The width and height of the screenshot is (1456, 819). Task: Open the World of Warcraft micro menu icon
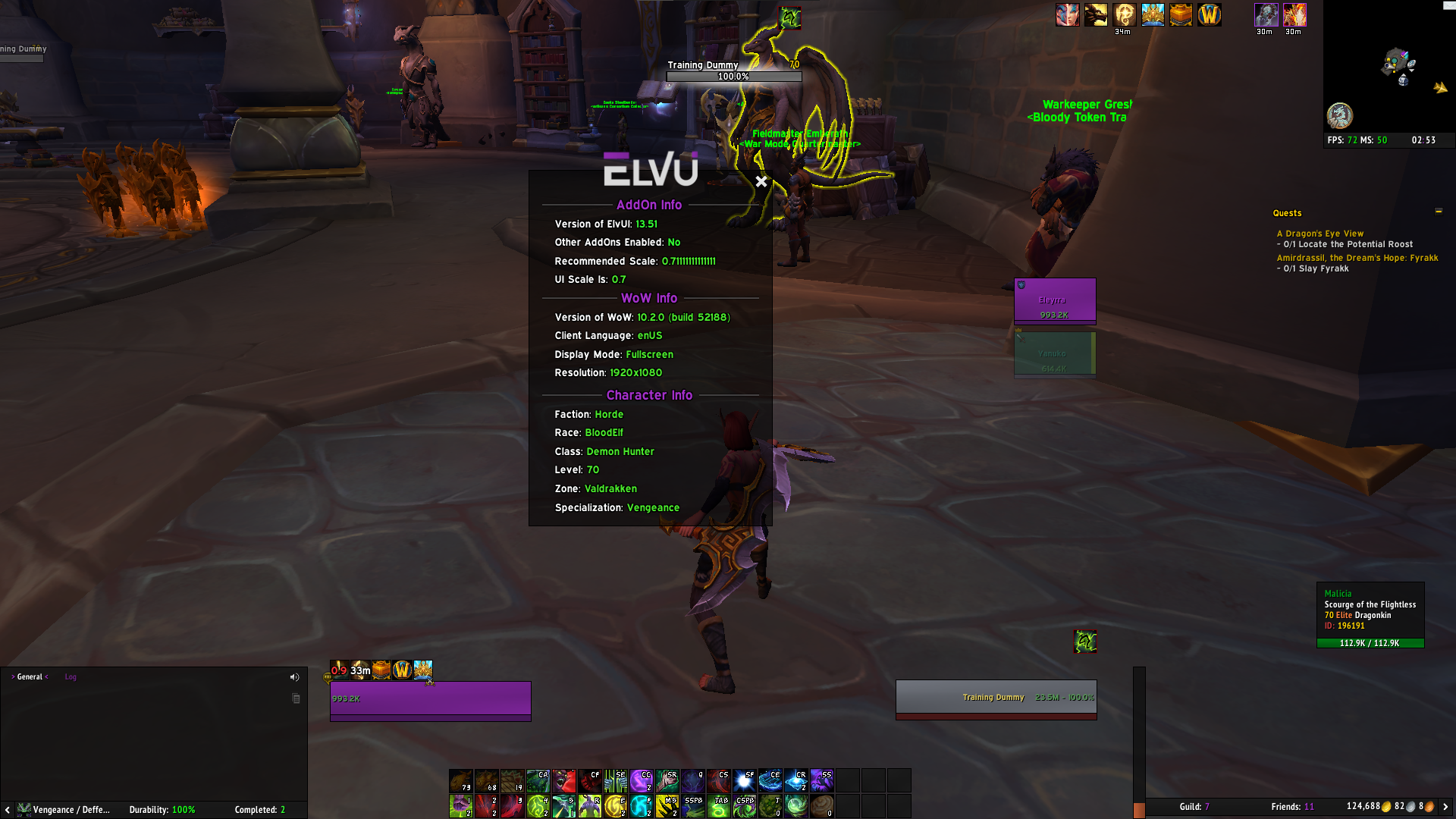(x=1209, y=14)
